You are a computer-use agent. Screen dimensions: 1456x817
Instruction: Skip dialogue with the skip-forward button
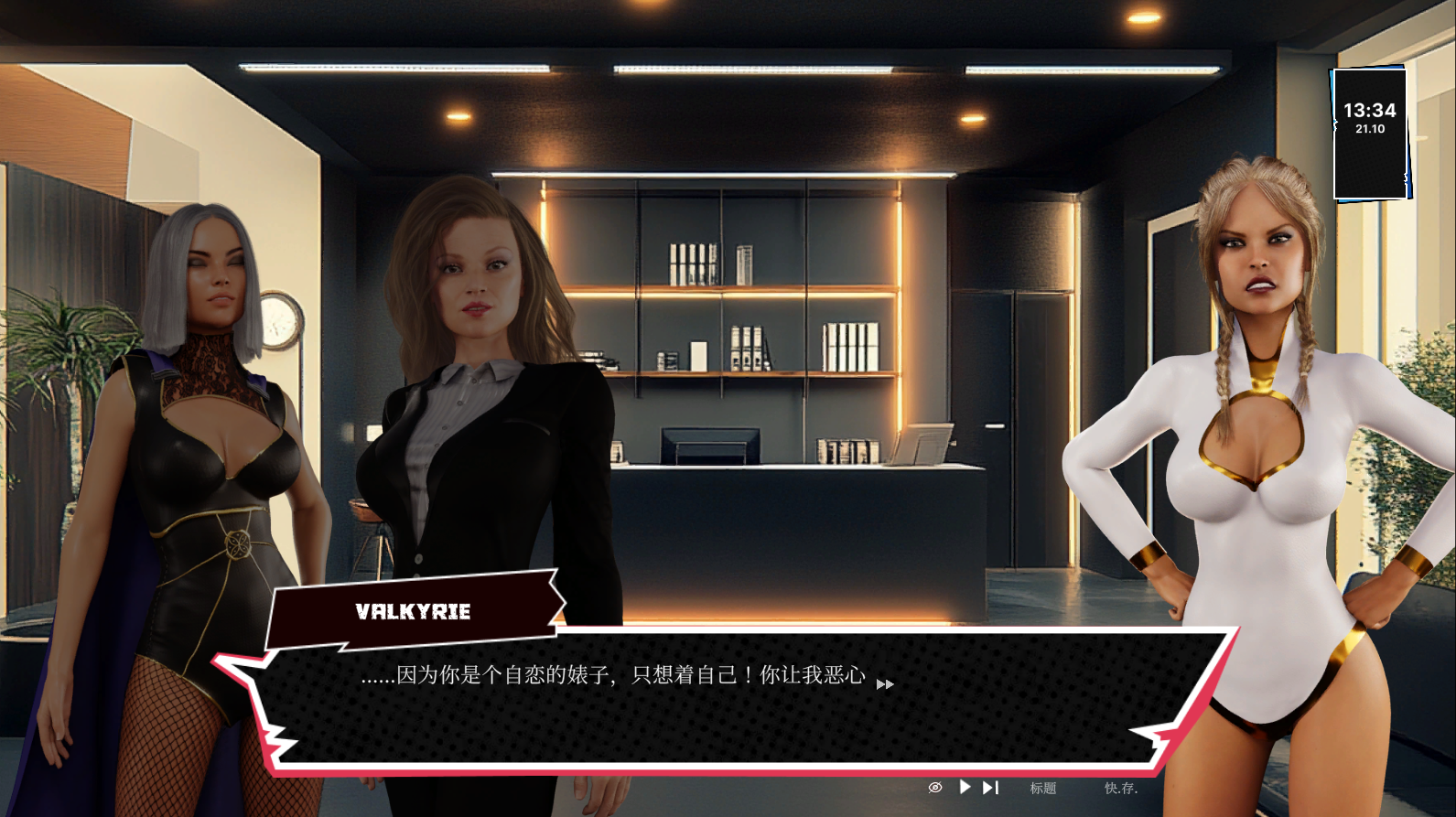[x=990, y=788]
